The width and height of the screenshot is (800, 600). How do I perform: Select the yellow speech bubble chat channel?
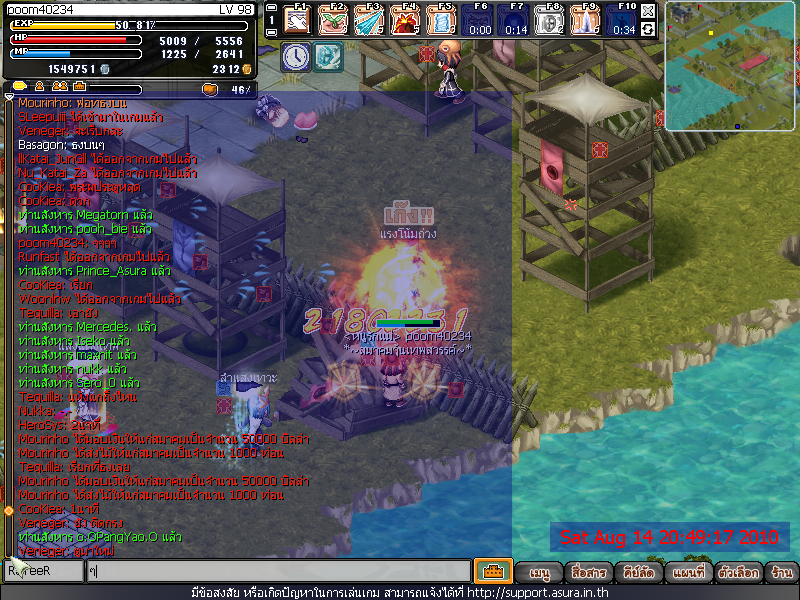tap(19, 88)
